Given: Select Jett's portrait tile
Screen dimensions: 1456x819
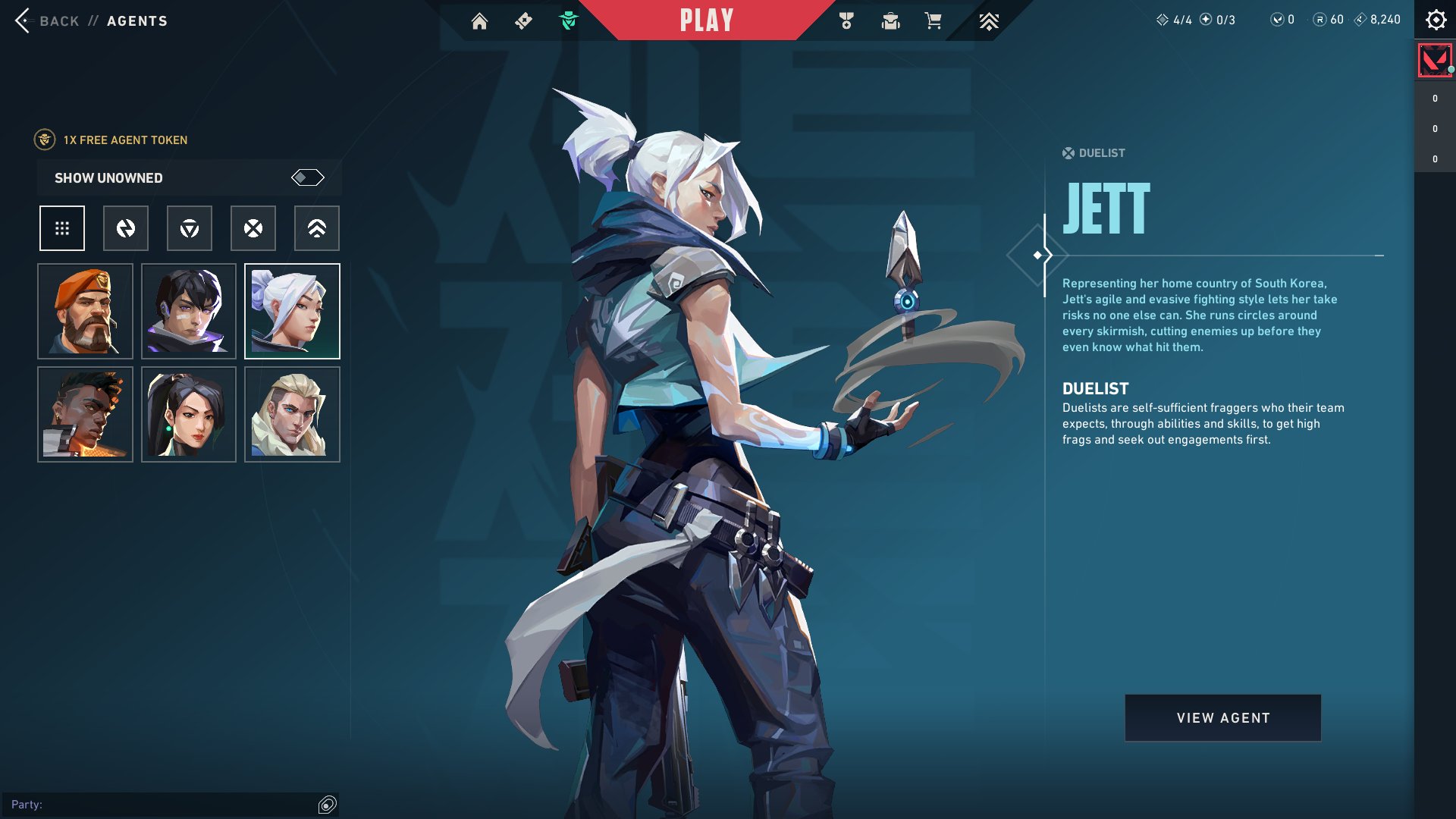Looking at the screenshot, I should coord(292,312).
